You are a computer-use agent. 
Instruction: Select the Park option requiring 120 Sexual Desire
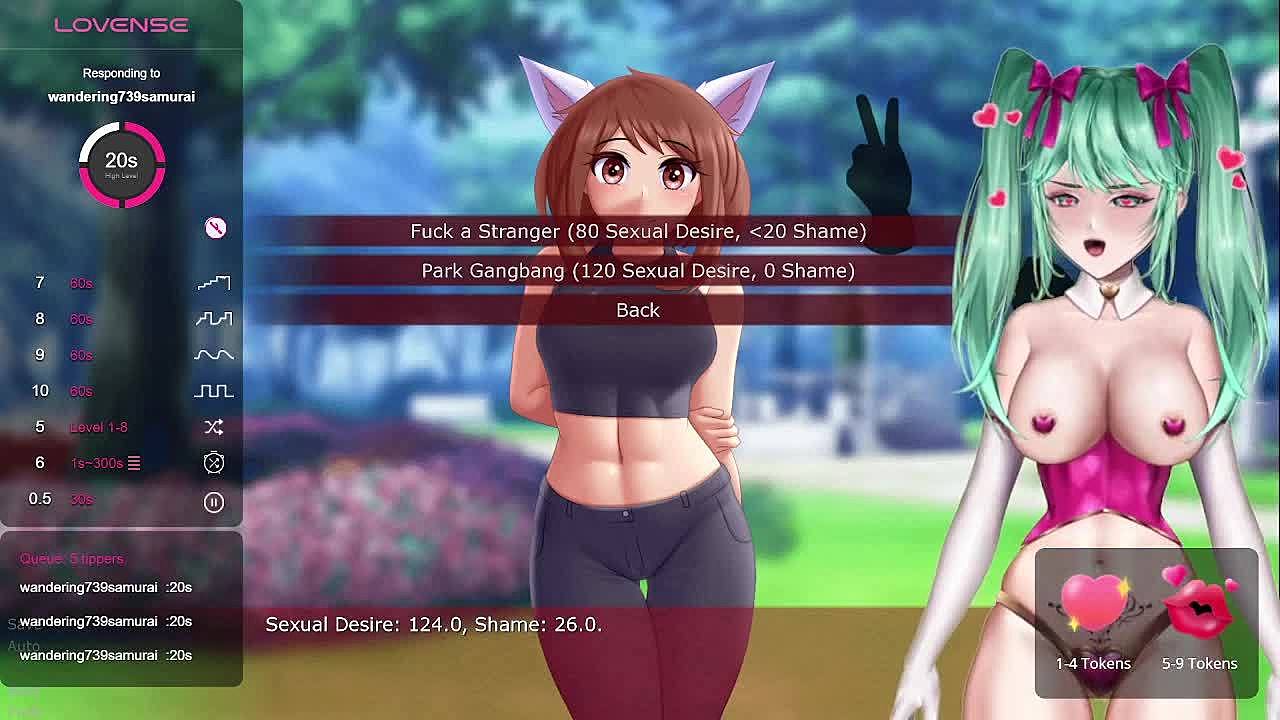(638, 271)
